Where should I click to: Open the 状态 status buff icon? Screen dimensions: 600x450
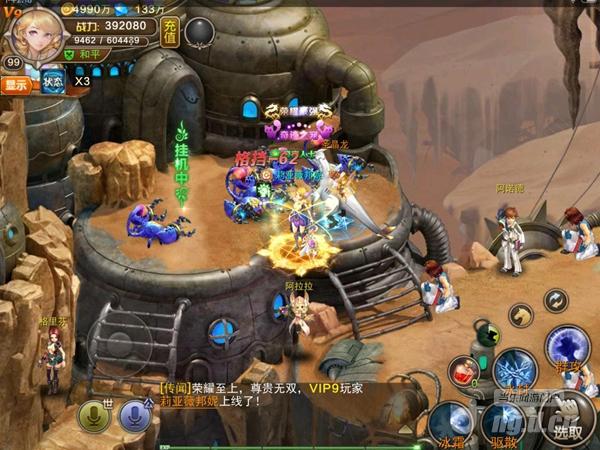[53, 81]
